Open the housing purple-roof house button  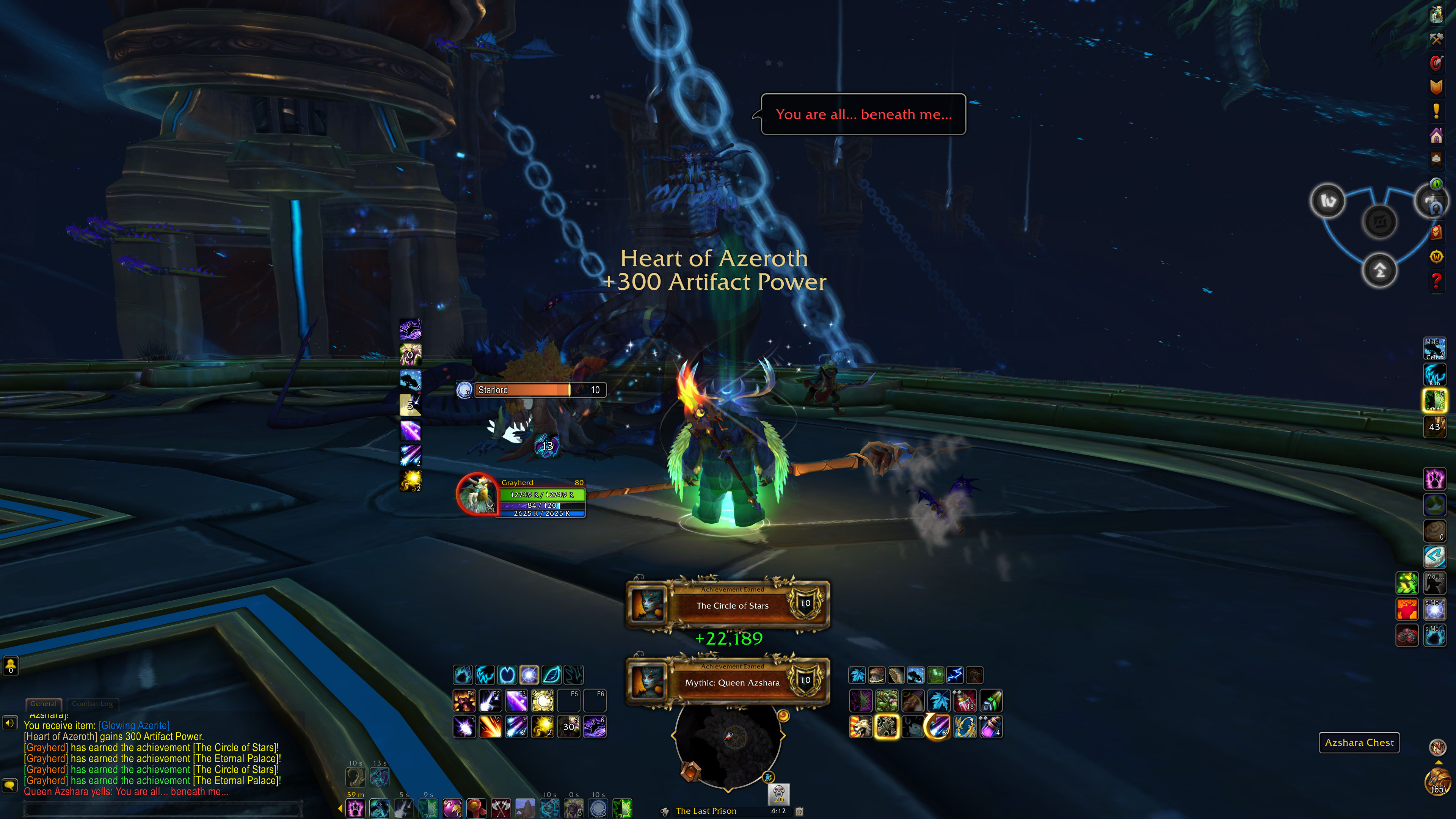pos(1436,136)
